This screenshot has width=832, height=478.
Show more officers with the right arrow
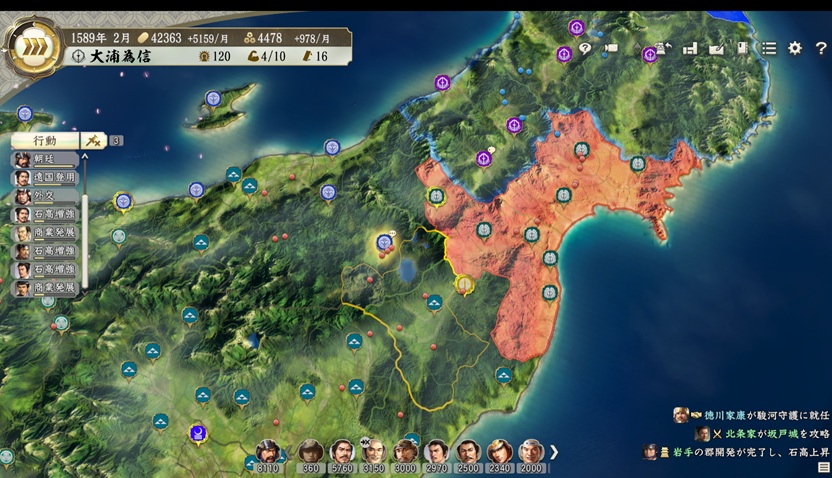pos(554,452)
